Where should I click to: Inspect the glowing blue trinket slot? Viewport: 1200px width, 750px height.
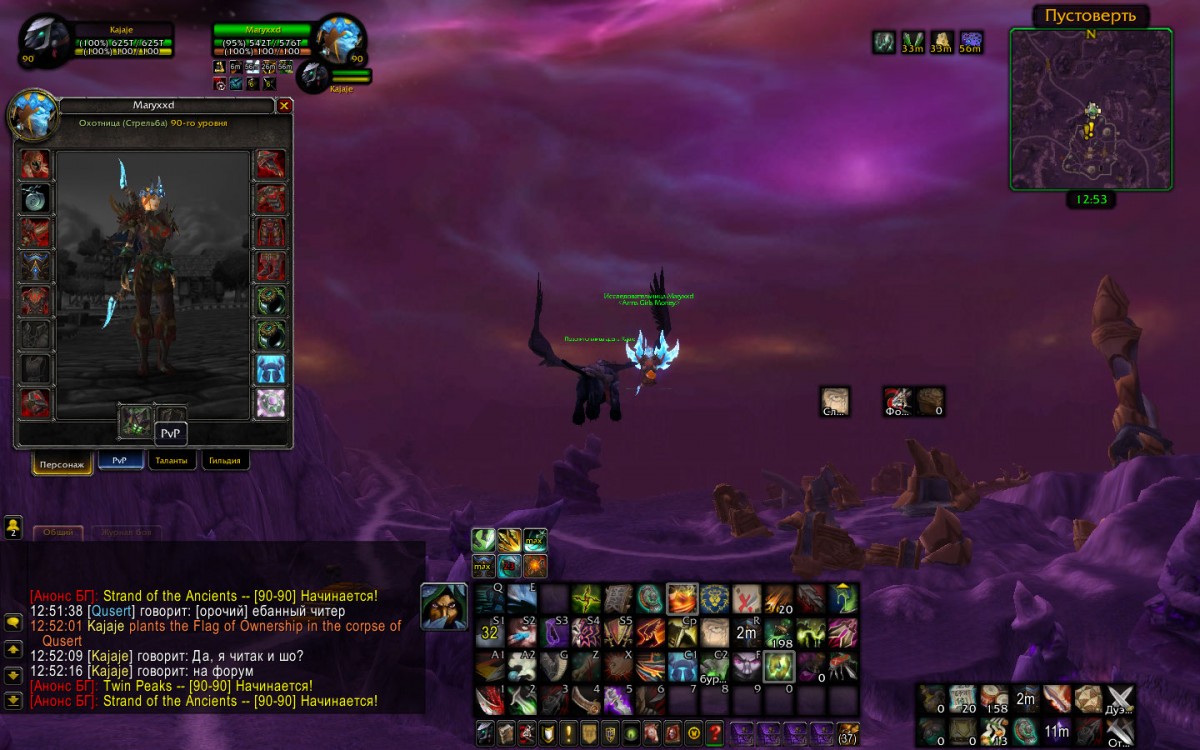[270, 369]
